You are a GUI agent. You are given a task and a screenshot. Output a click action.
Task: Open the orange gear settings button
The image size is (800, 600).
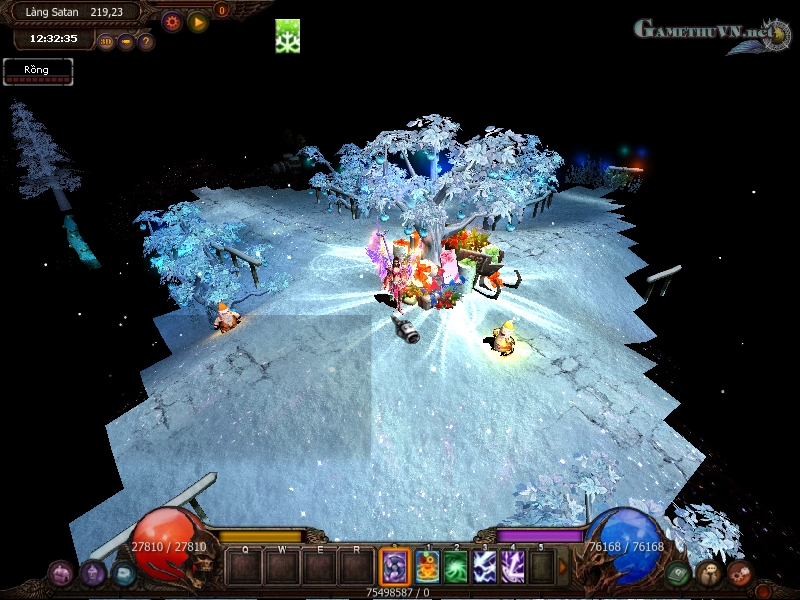[x=172, y=21]
